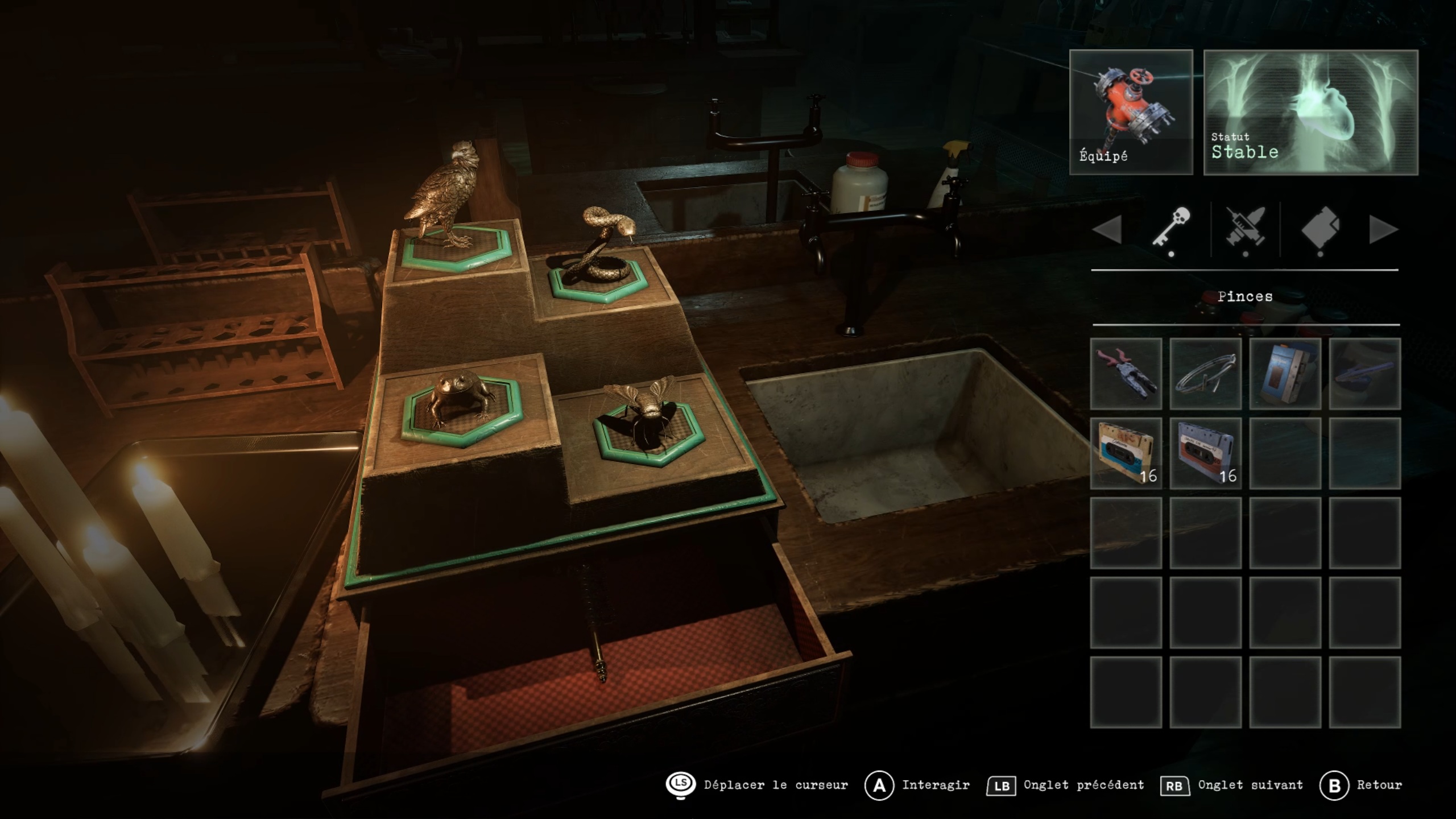Switch to the skull key items tab

[1172, 229]
